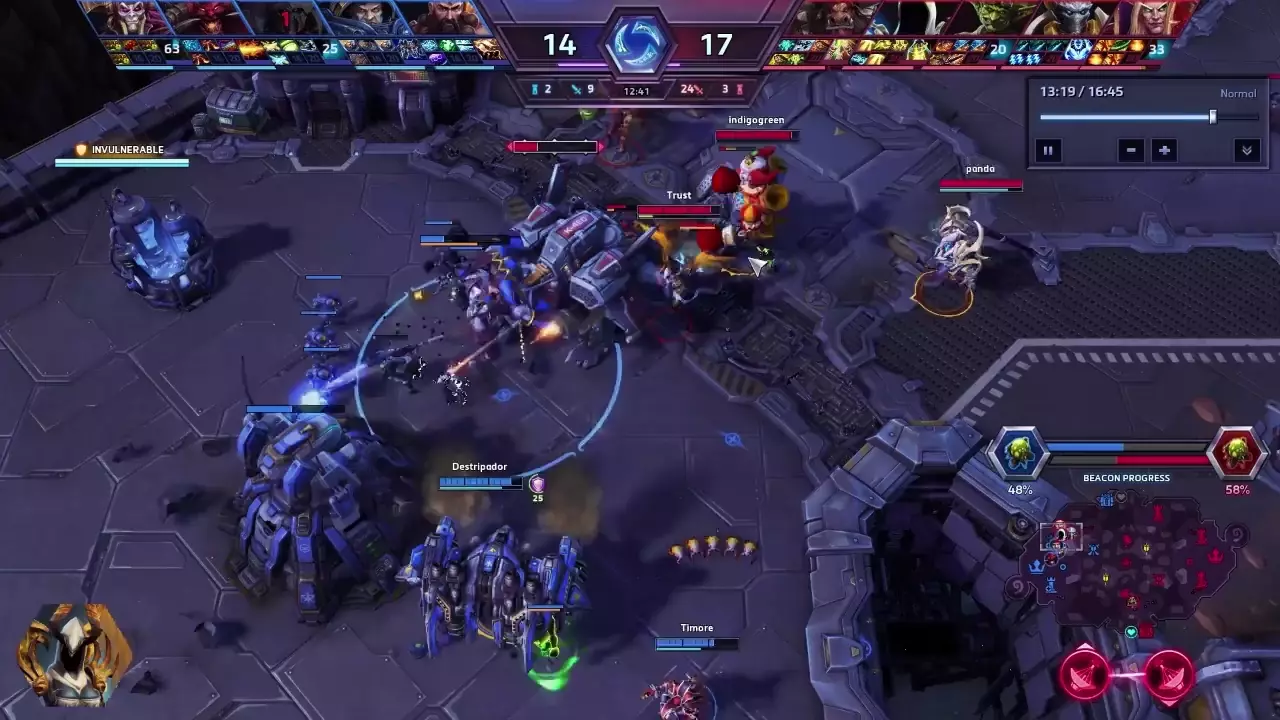The image size is (1280, 720).
Task: Click the blue team beacon progress icon
Action: [x=1019, y=452]
